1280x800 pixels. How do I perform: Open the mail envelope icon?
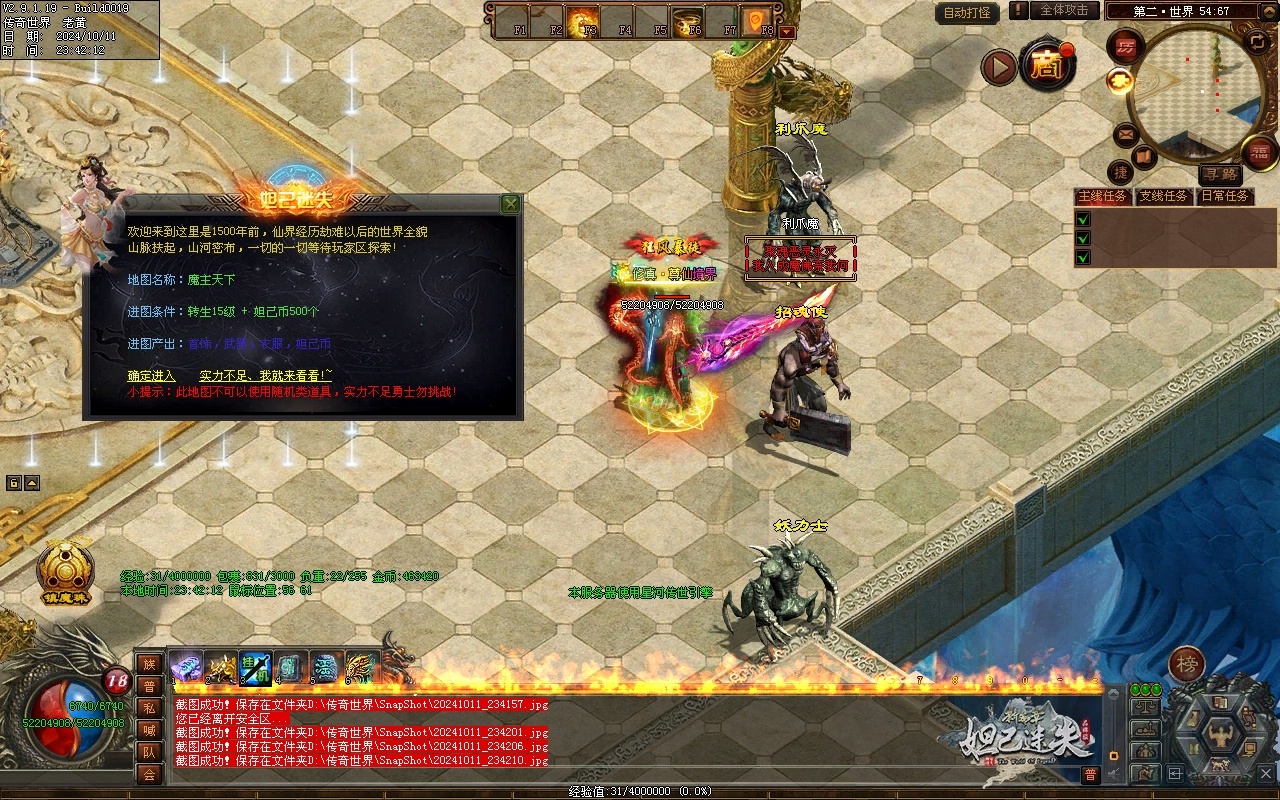(x=1126, y=133)
